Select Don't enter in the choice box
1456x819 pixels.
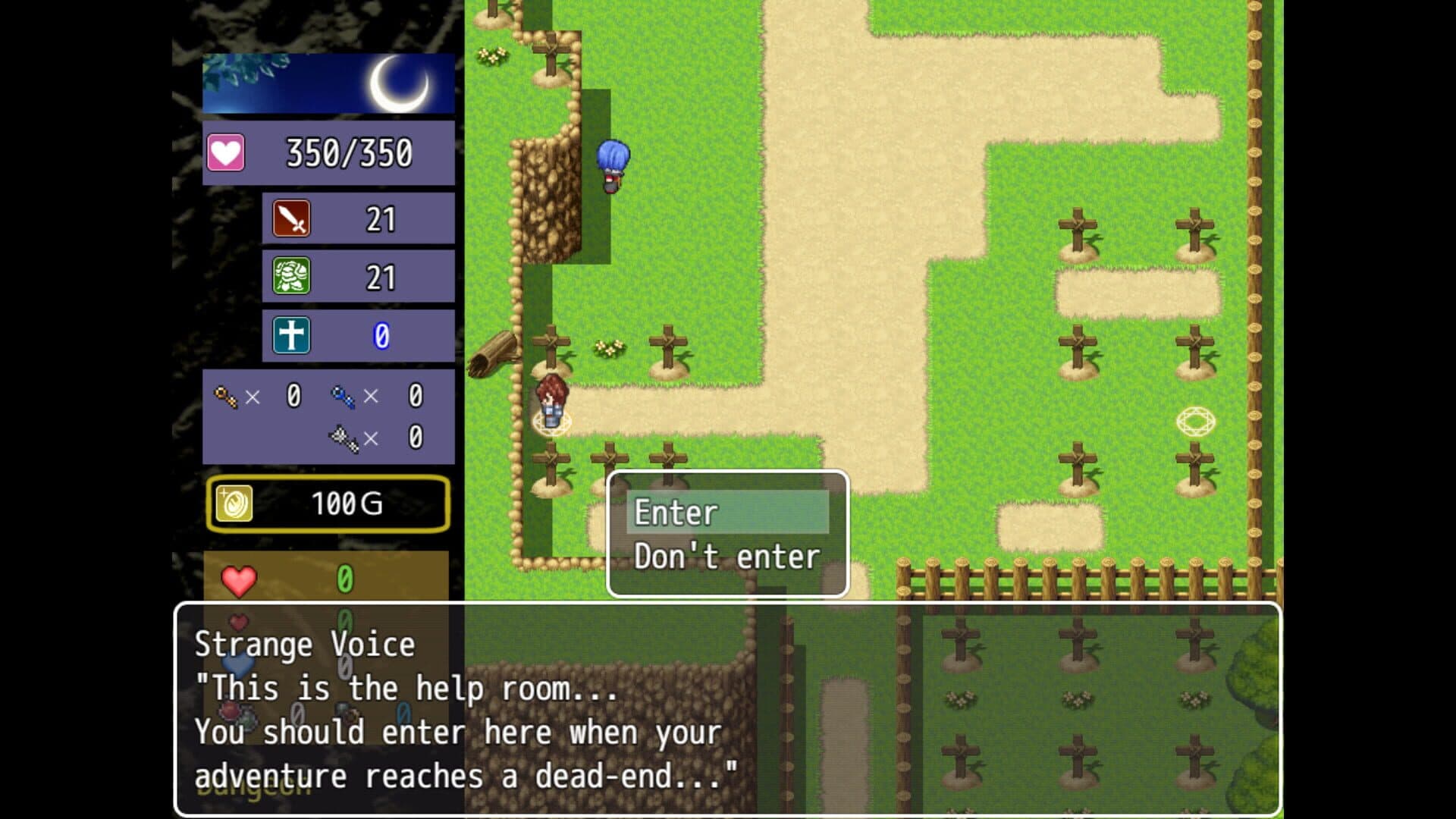tap(726, 557)
